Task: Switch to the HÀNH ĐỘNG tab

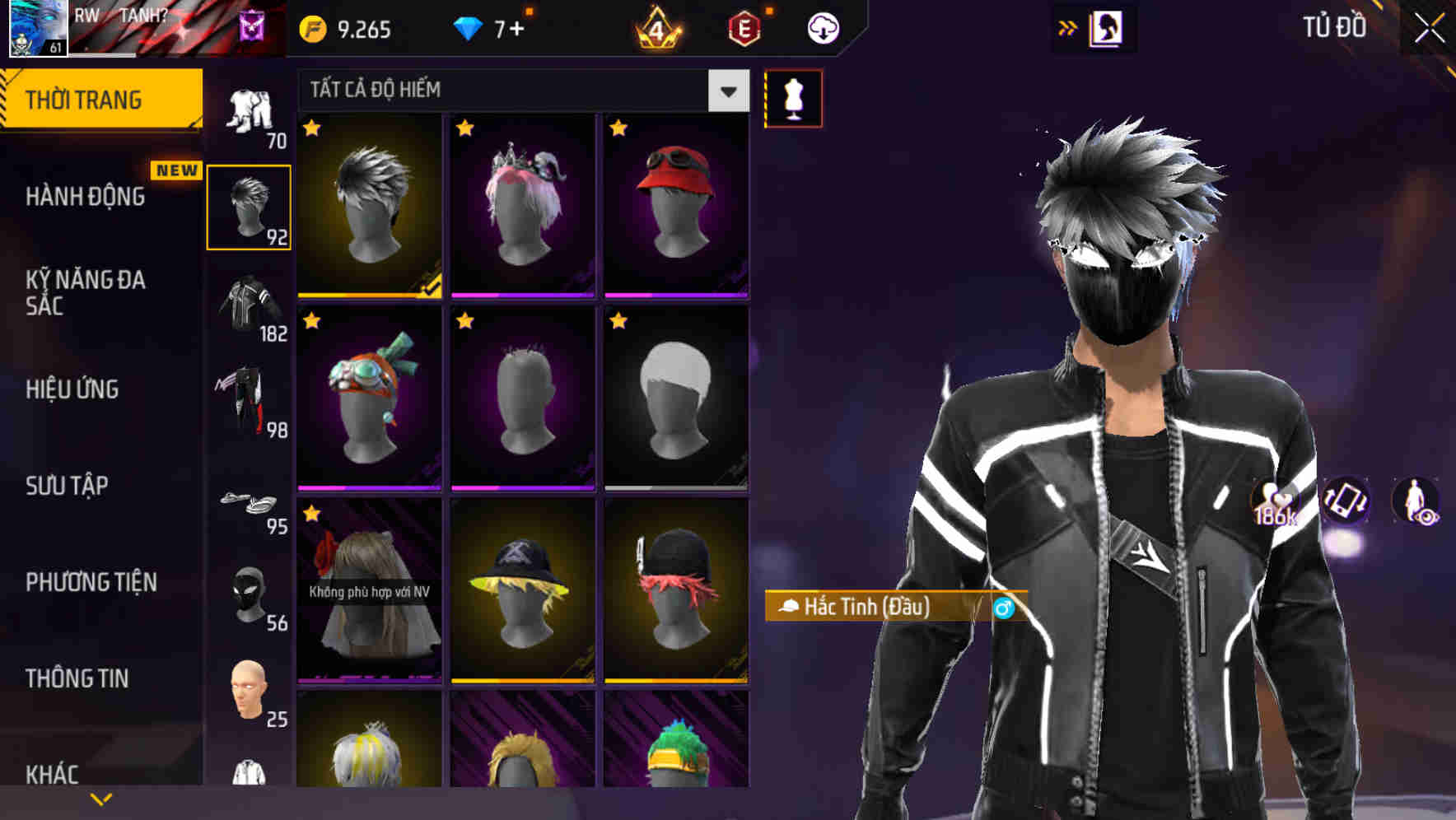Action: (x=84, y=198)
